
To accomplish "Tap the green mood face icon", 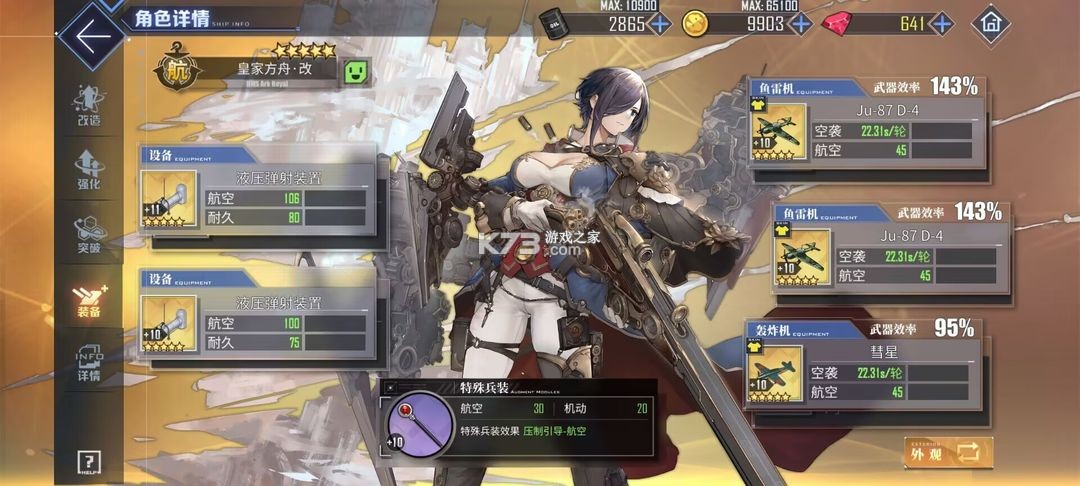I will [x=356, y=71].
